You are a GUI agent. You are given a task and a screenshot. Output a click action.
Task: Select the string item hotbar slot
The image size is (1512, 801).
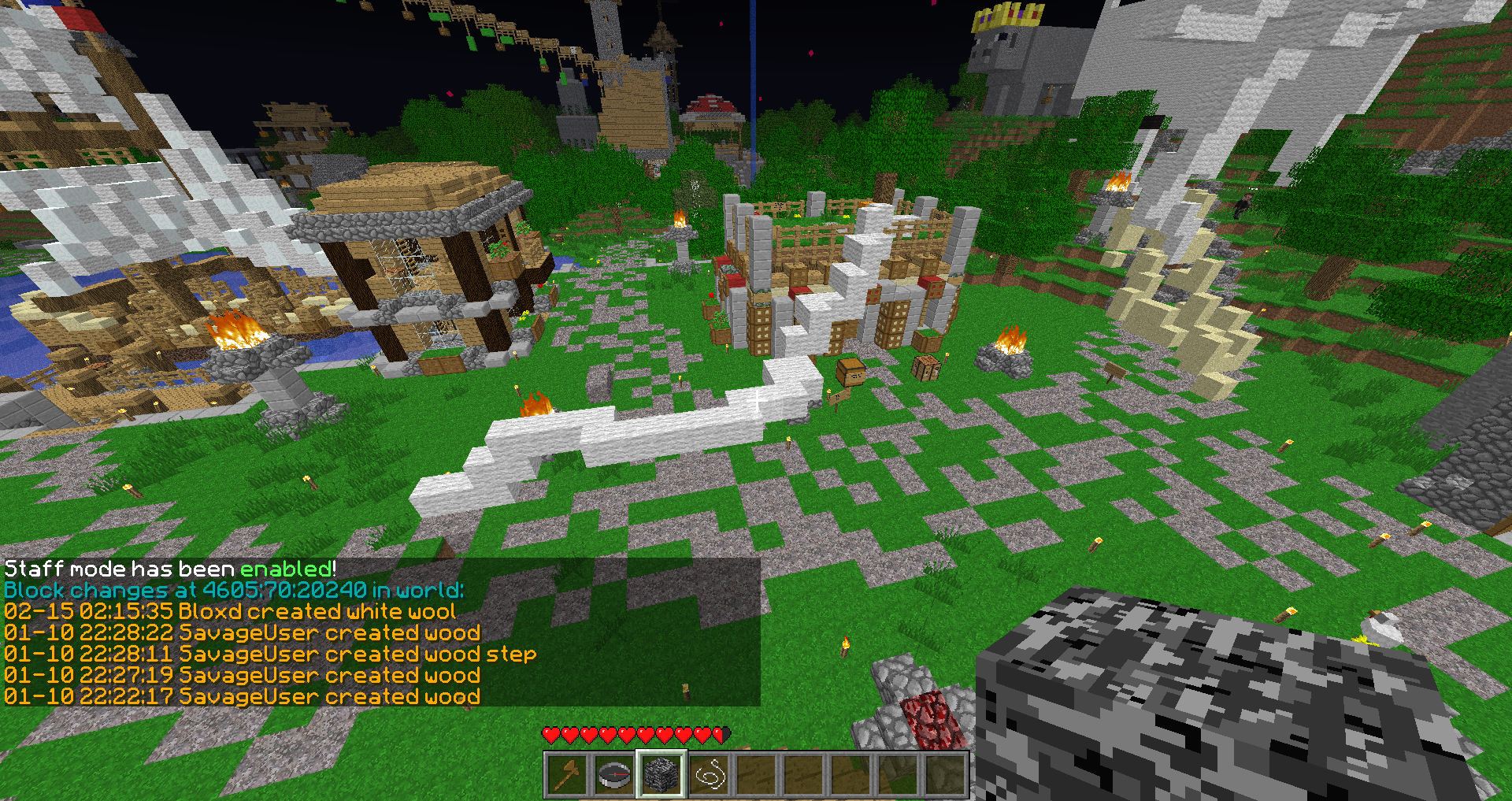click(x=709, y=775)
